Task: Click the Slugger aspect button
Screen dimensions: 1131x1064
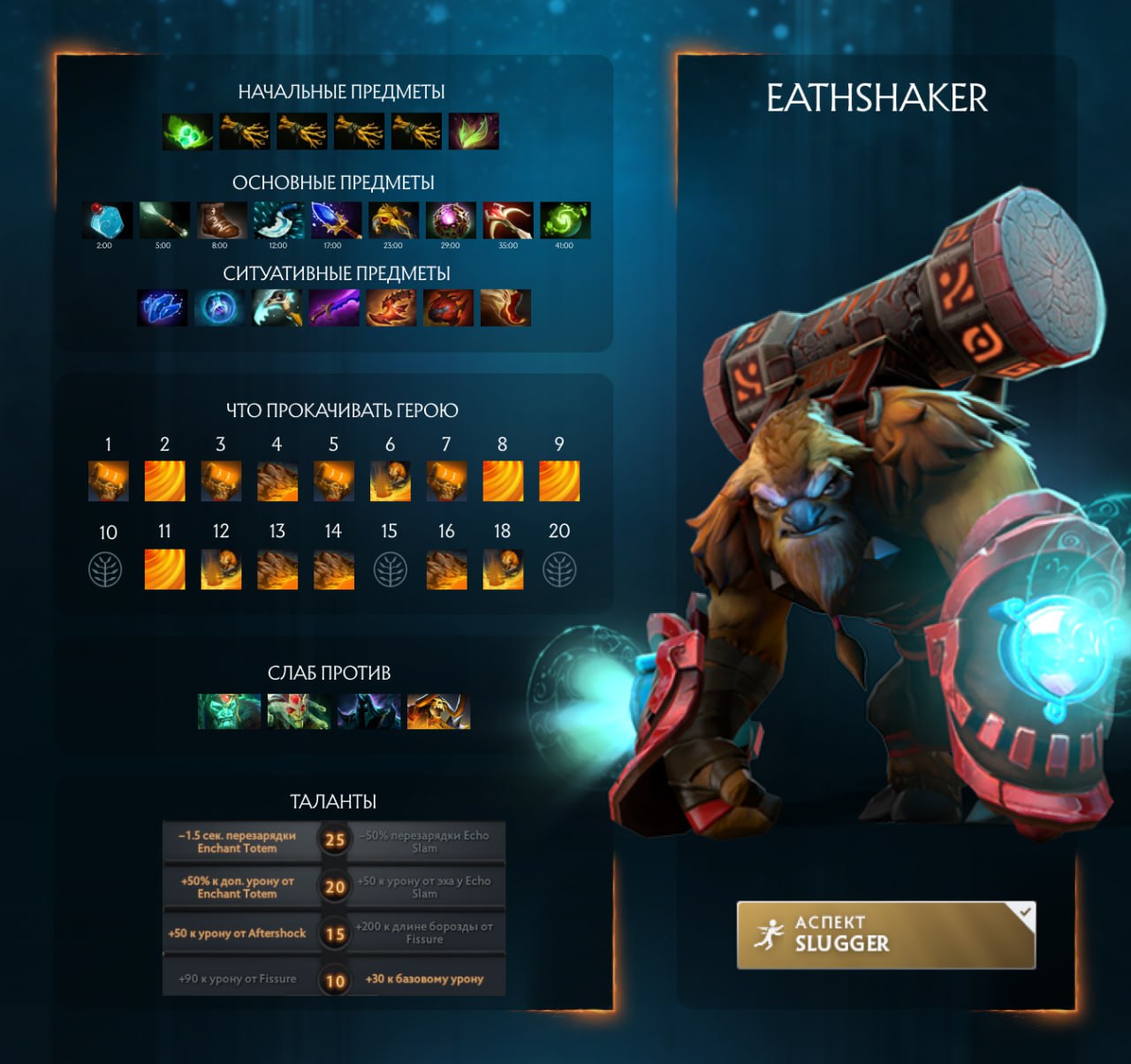Action: [x=885, y=935]
